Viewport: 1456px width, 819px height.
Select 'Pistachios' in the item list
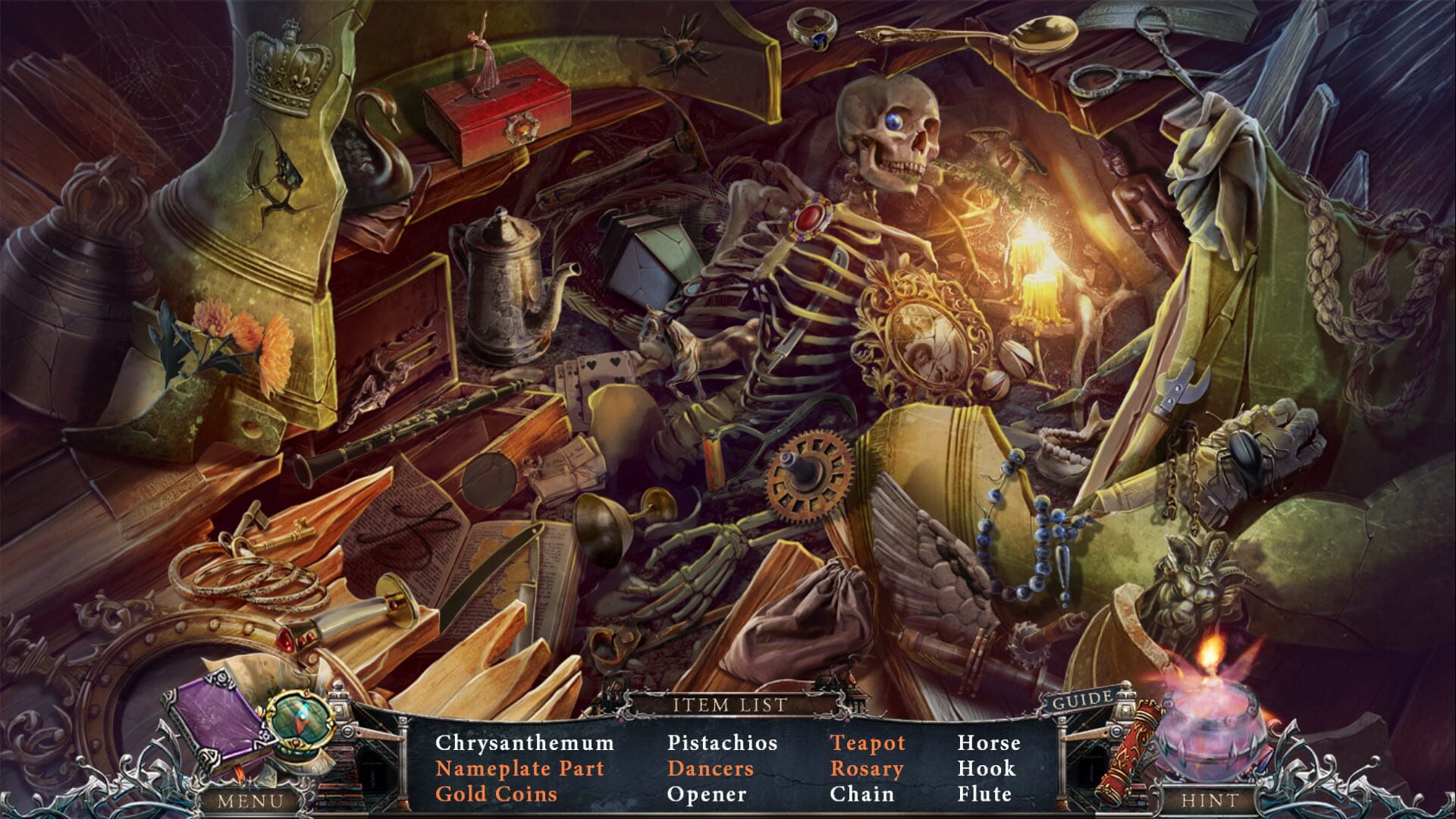[723, 744]
